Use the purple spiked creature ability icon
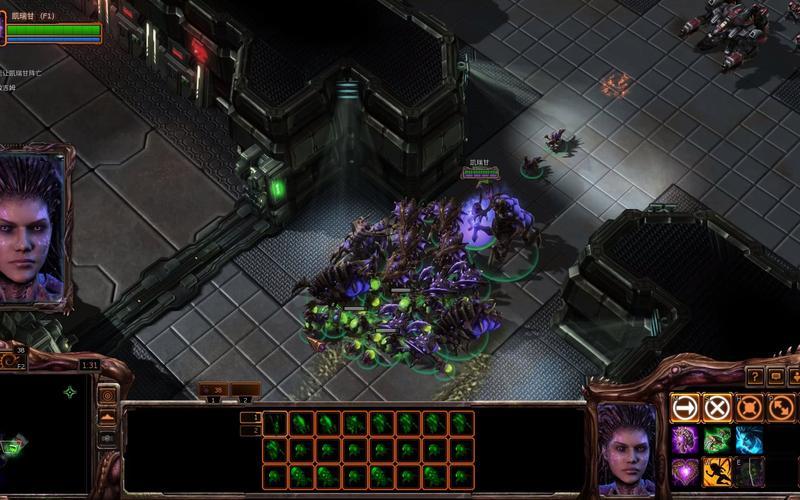800x500 pixels. pos(685,439)
